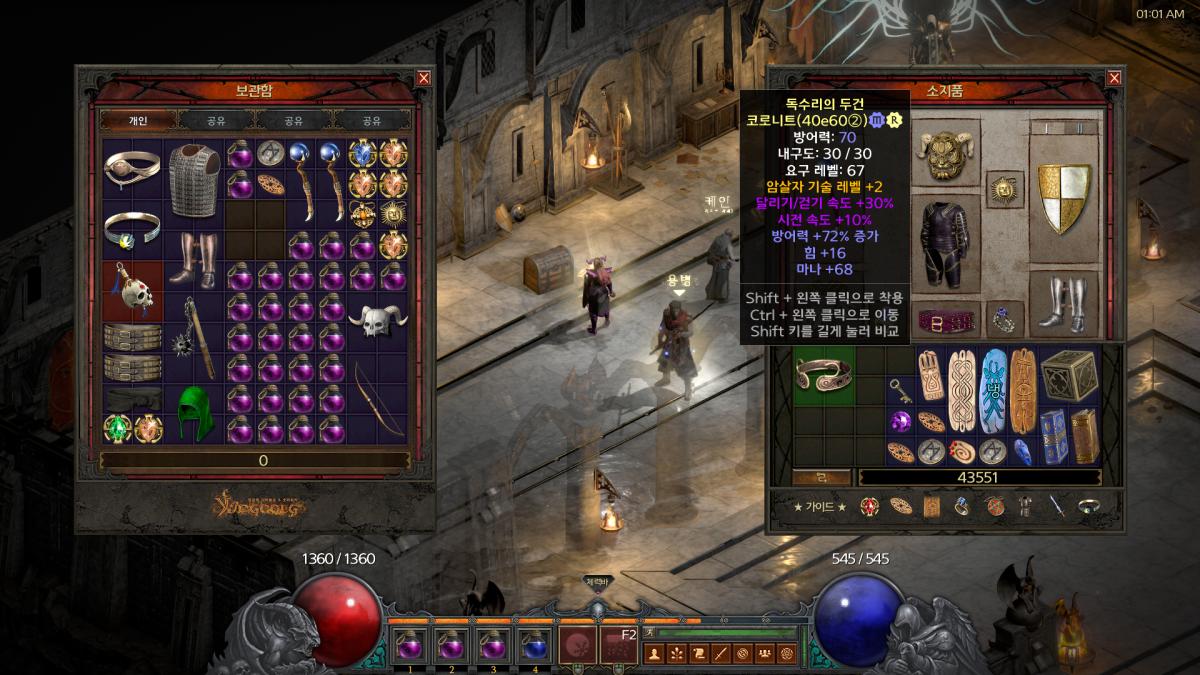The width and height of the screenshot is (1200, 675).
Task: Select the green hood in stash
Action: point(193,413)
